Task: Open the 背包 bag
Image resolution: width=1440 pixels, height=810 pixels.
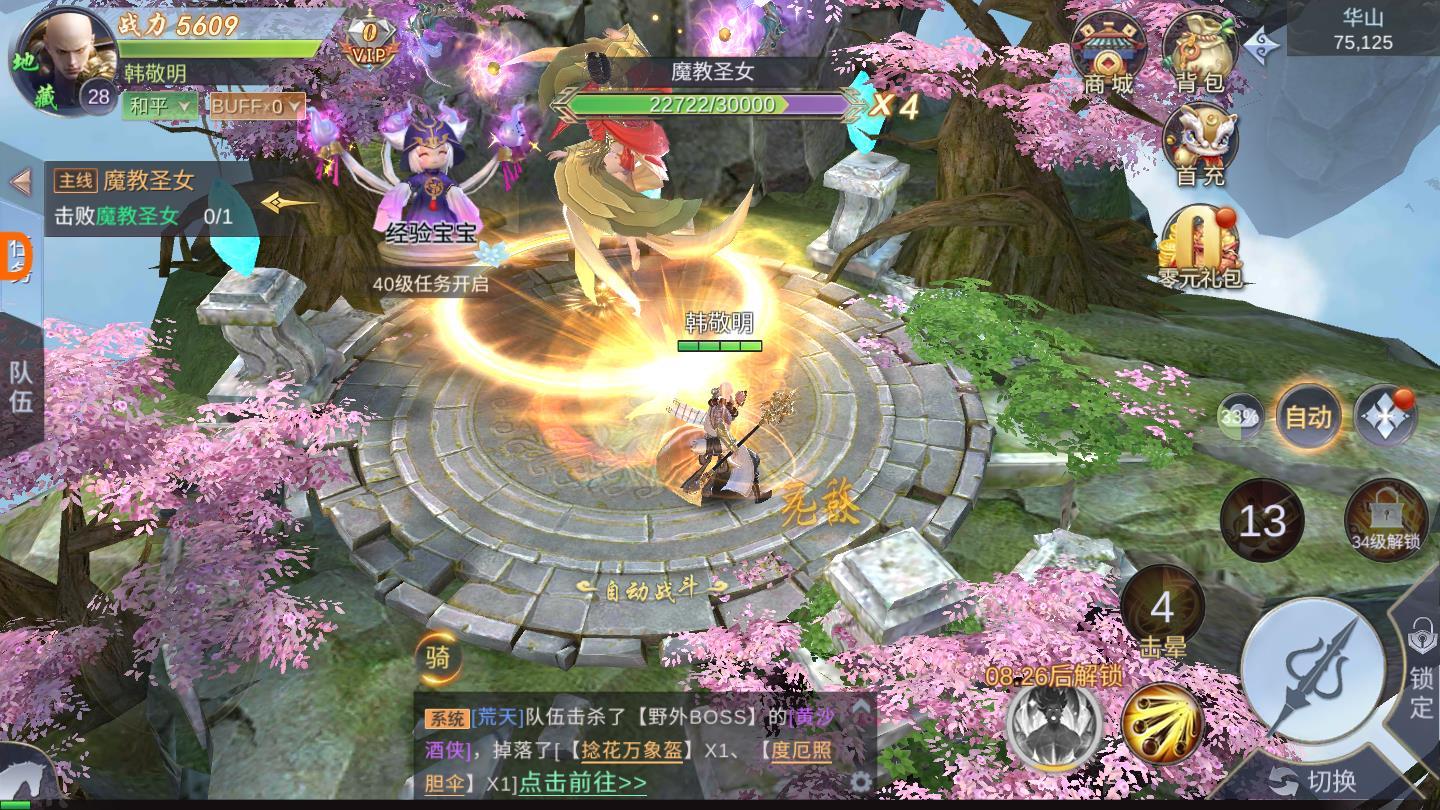Action: tap(1199, 52)
